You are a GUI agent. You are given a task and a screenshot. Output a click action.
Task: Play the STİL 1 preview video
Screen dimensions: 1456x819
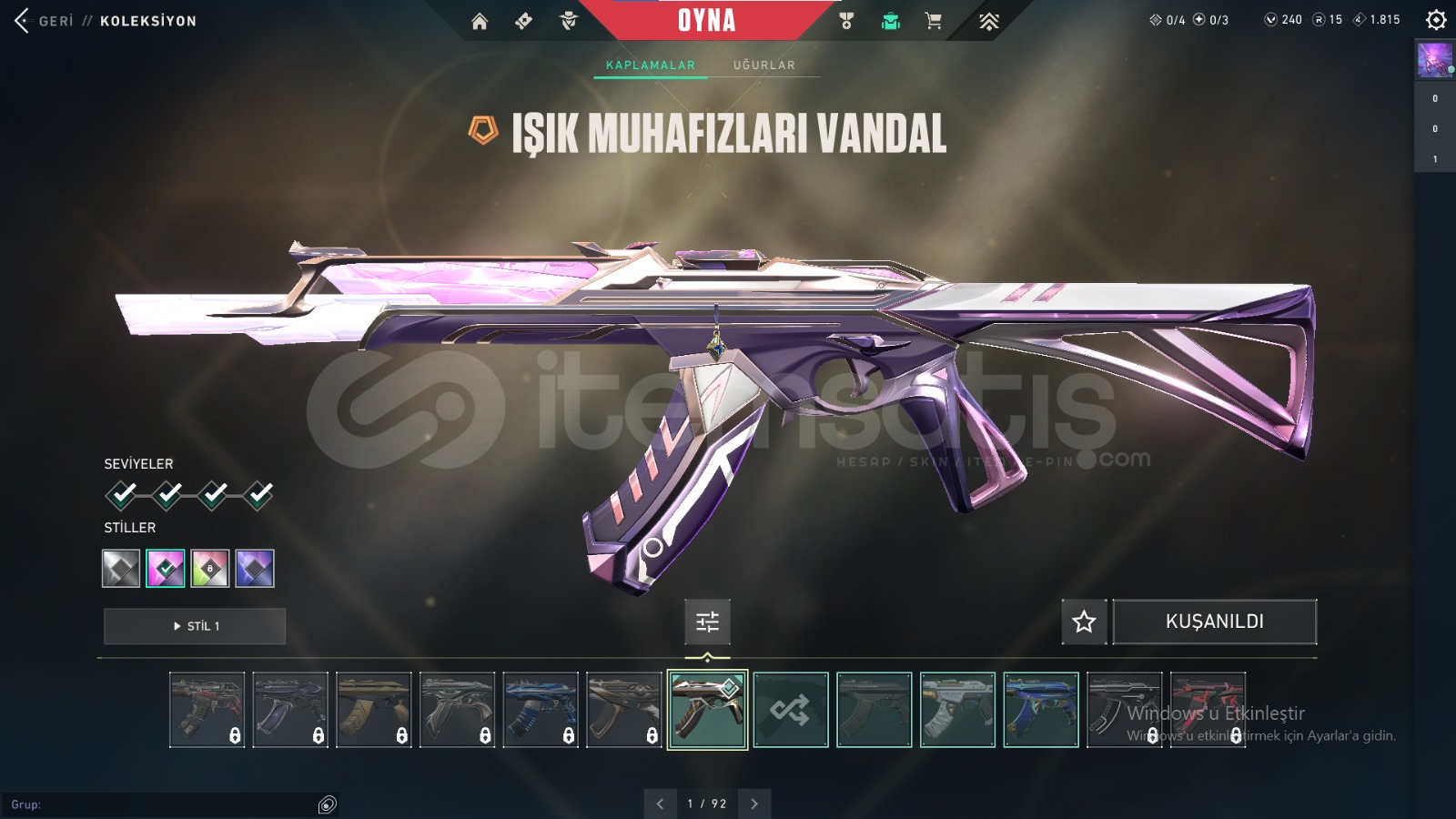point(195,626)
